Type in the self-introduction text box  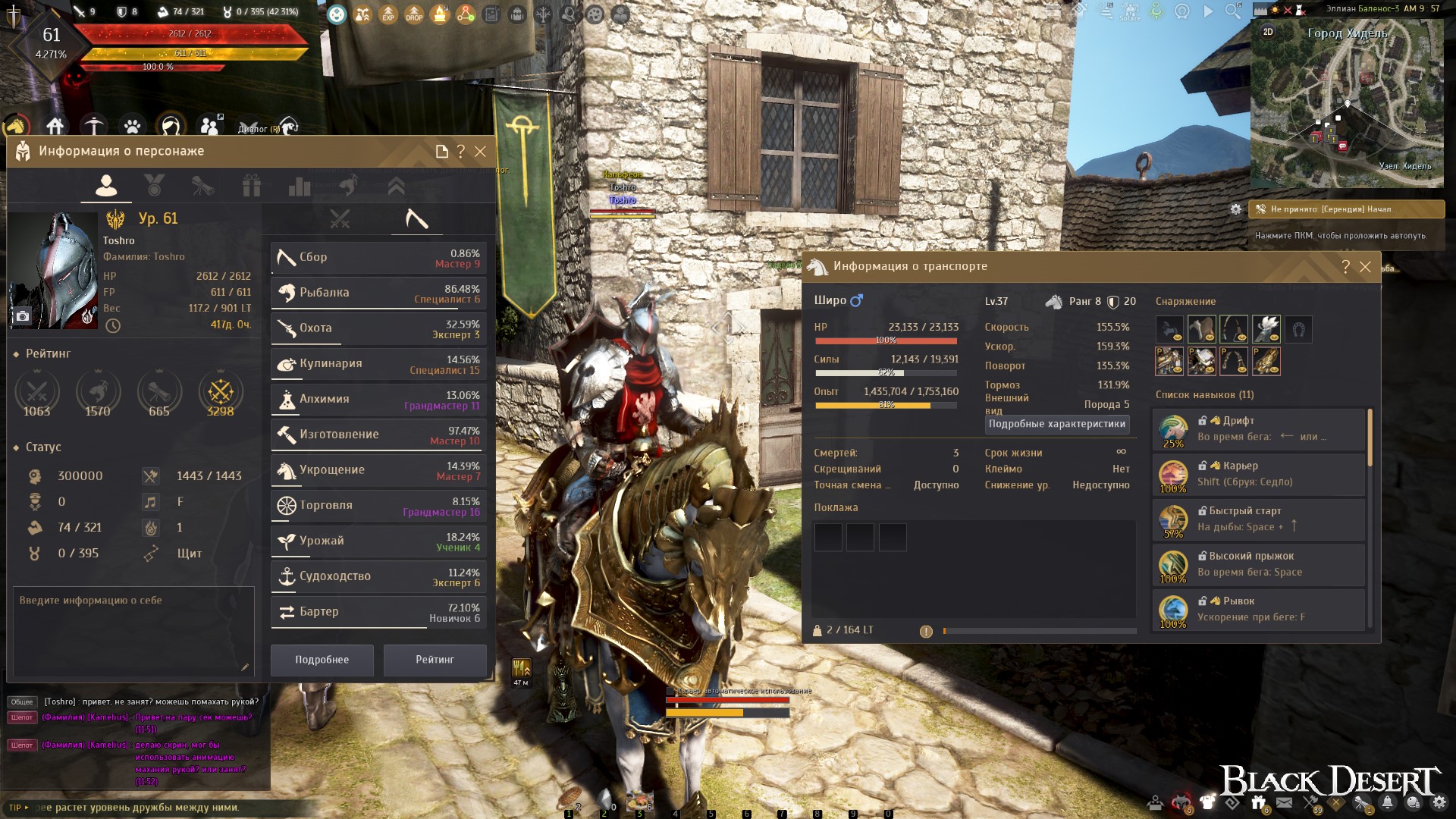click(x=133, y=631)
